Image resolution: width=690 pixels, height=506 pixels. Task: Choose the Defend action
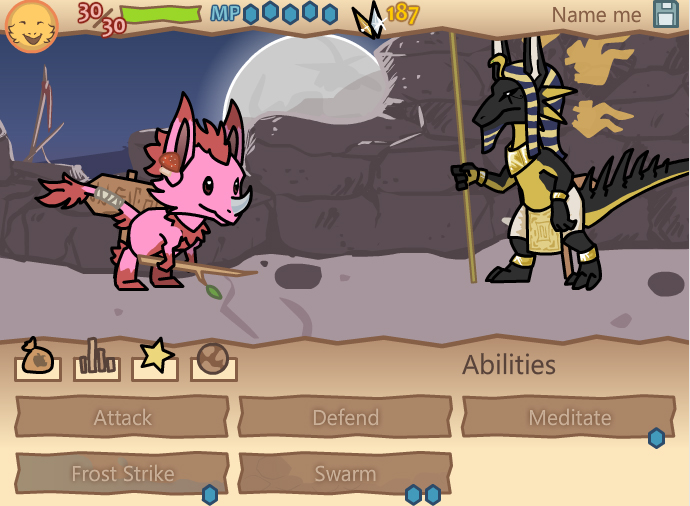tap(345, 417)
